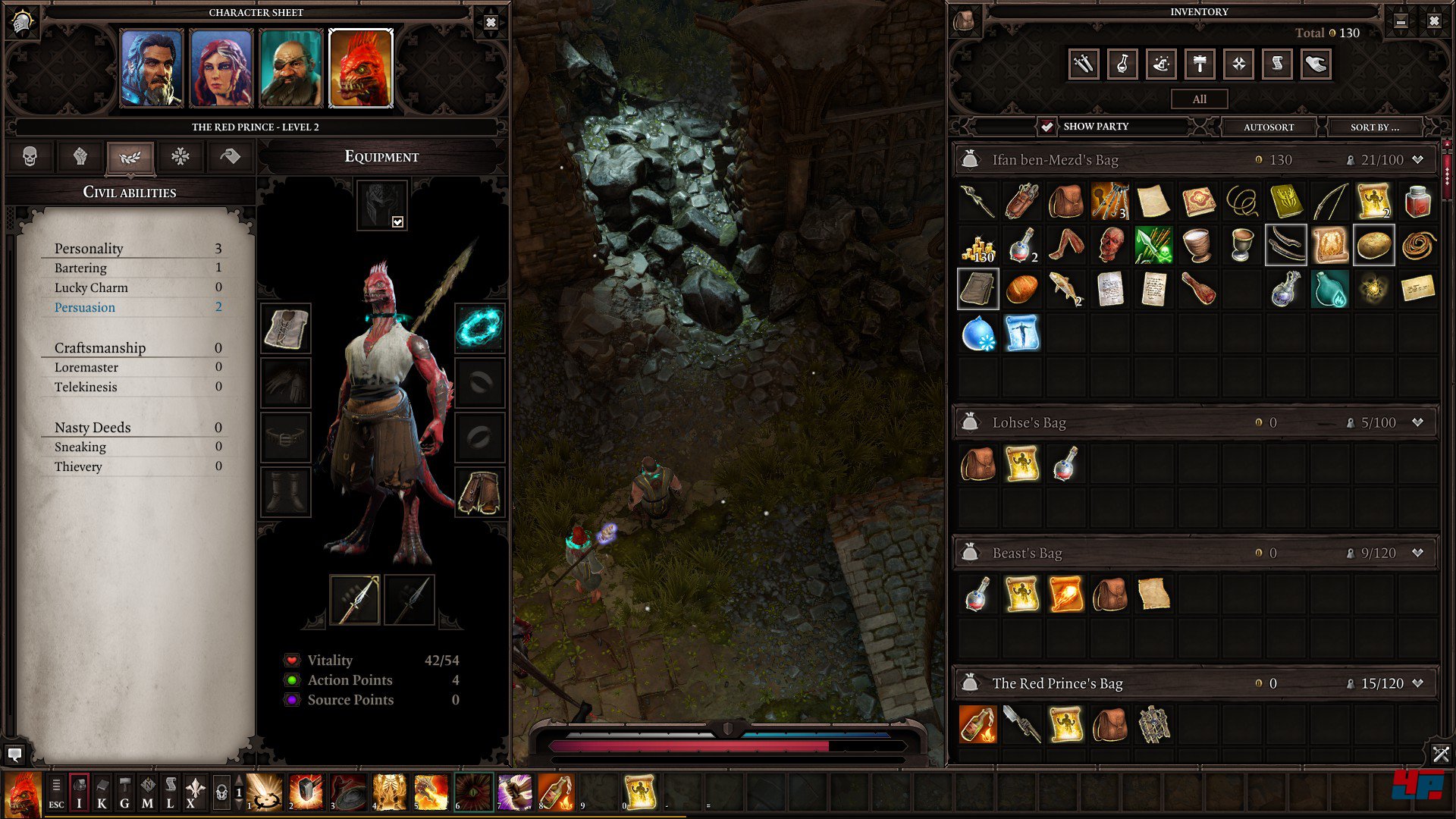The height and width of the screenshot is (819, 1456).
Task: Collapse Ifan ben-Mezd's Bag section
Action: pyautogui.click(x=1417, y=160)
